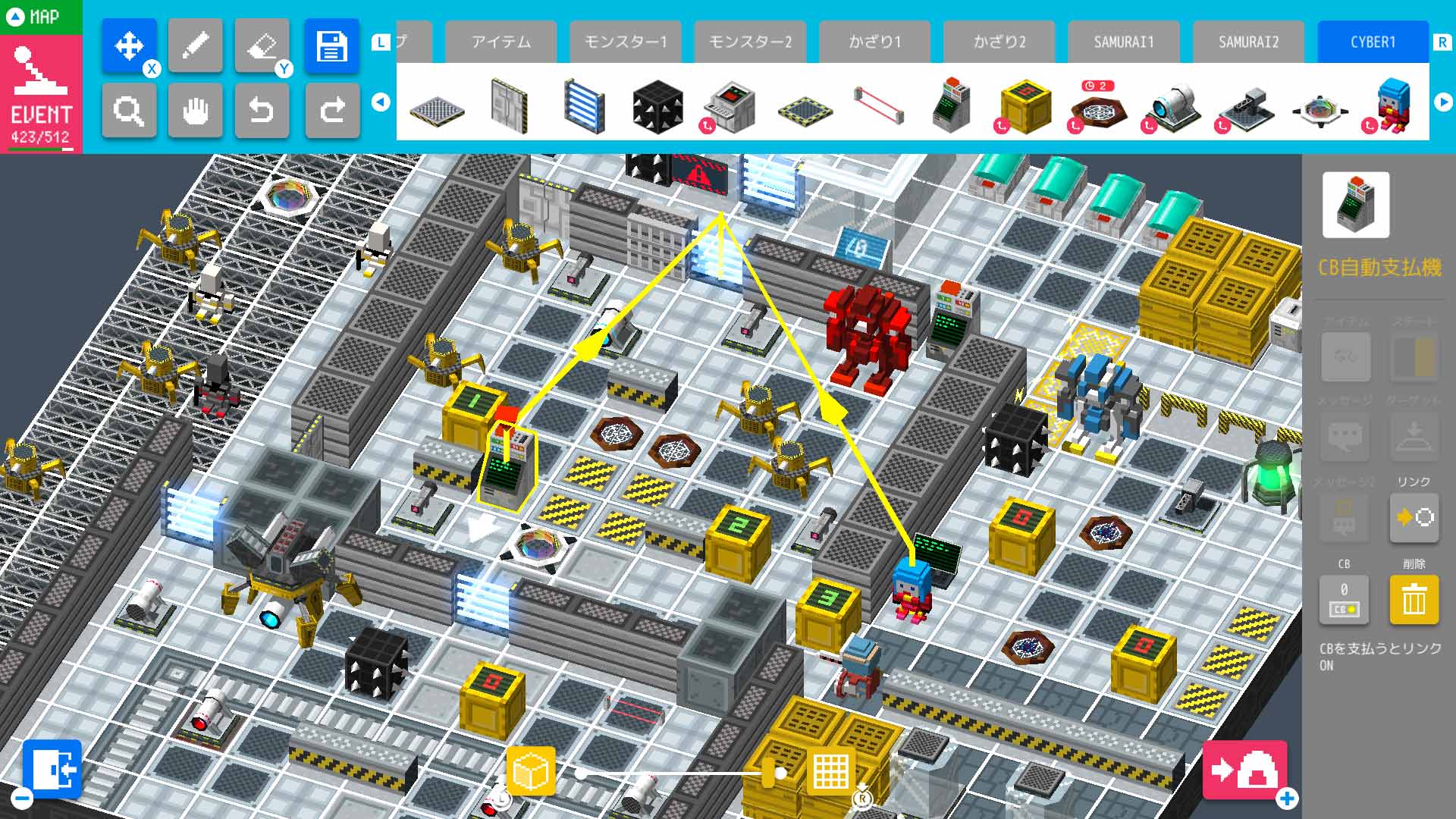Select the eraser tool
The width and height of the screenshot is (1456, 819).
(262, 45)
